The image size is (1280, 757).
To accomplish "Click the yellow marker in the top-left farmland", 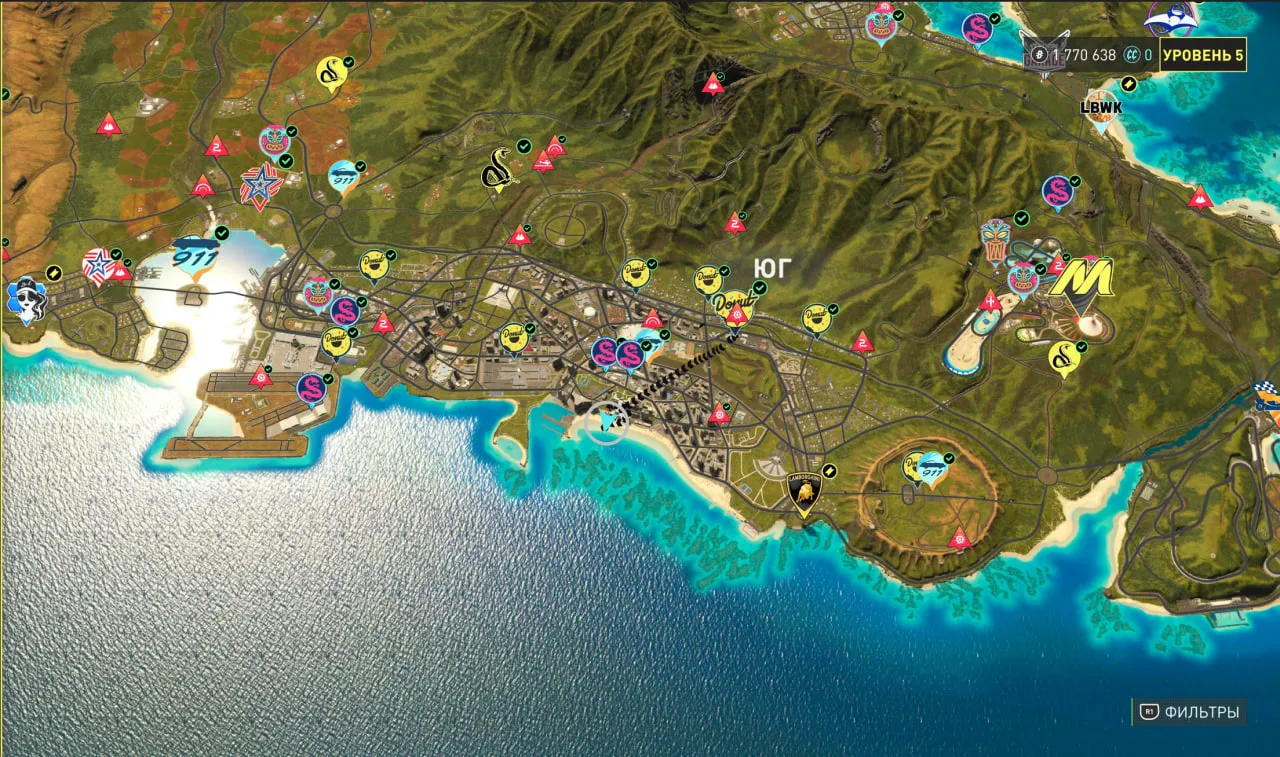I will click(331, 73).
